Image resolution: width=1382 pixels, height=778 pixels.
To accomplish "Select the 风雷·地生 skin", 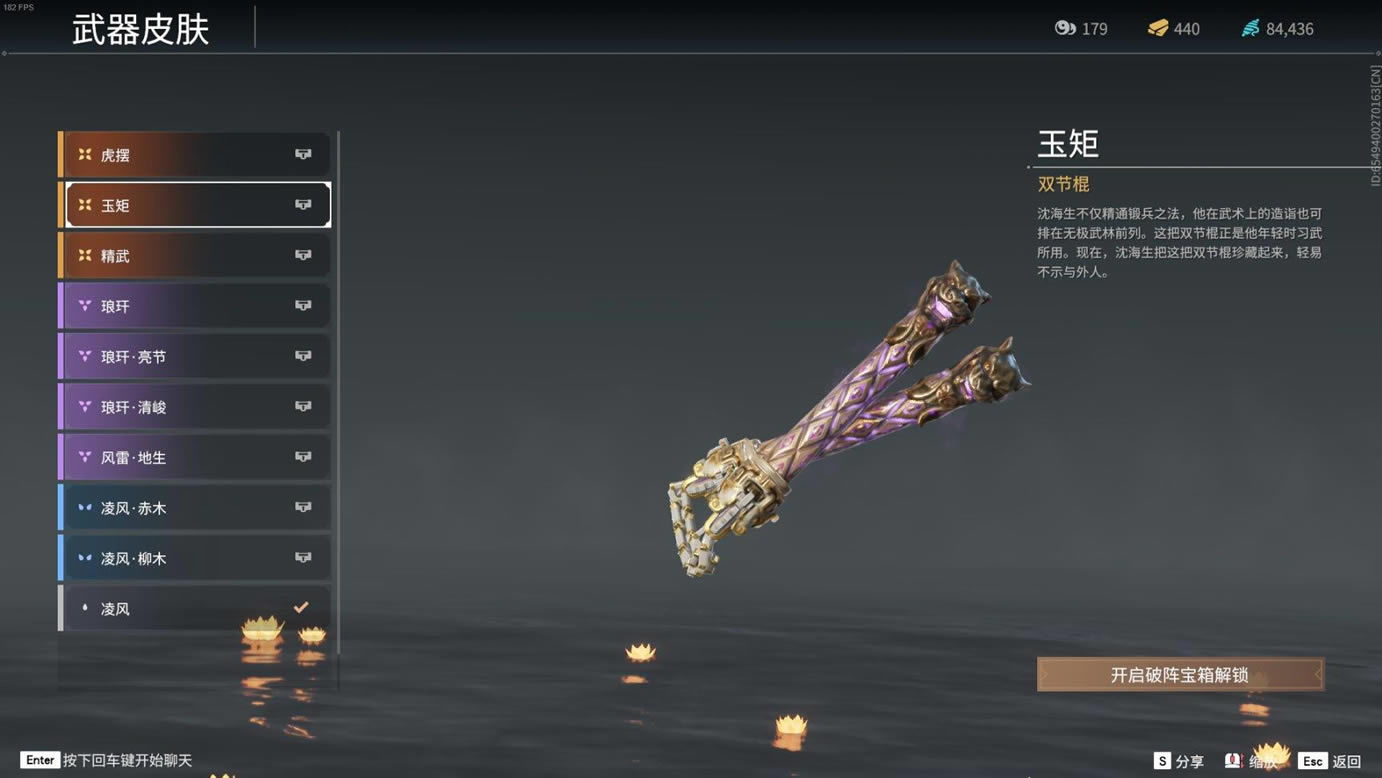I will point(196,457).
